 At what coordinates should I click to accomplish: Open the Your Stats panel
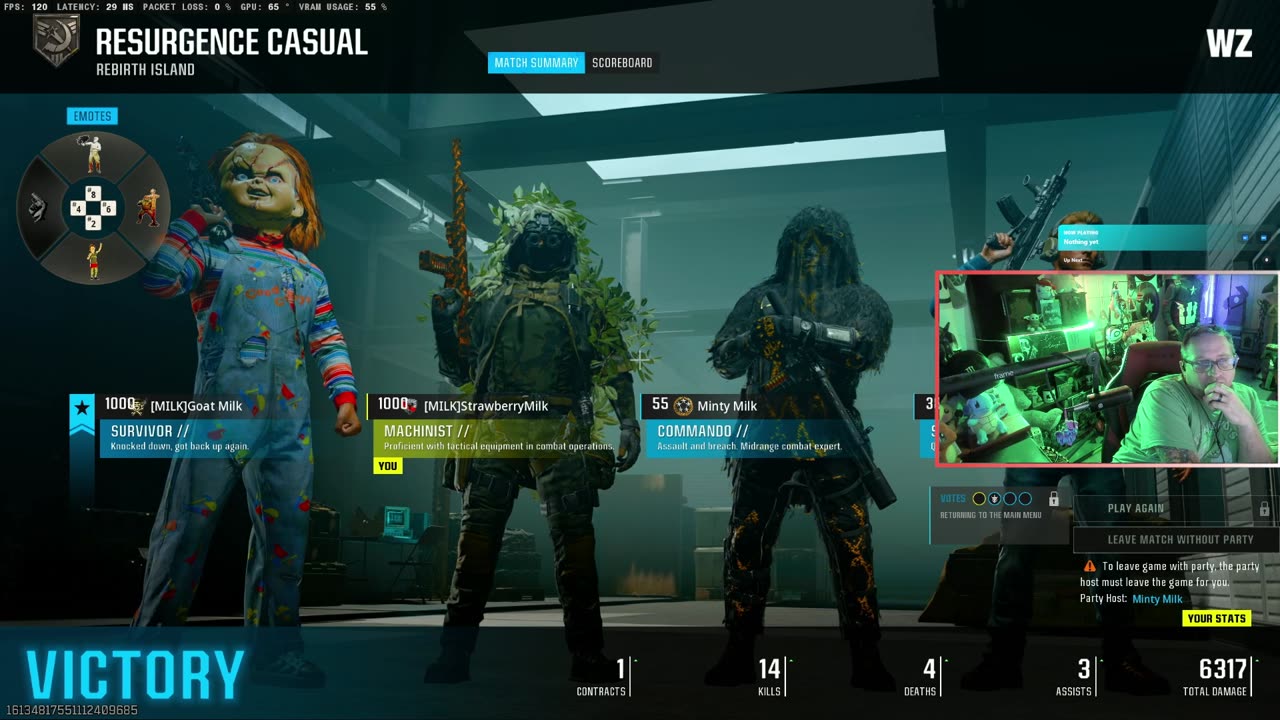pos(1216,618)
